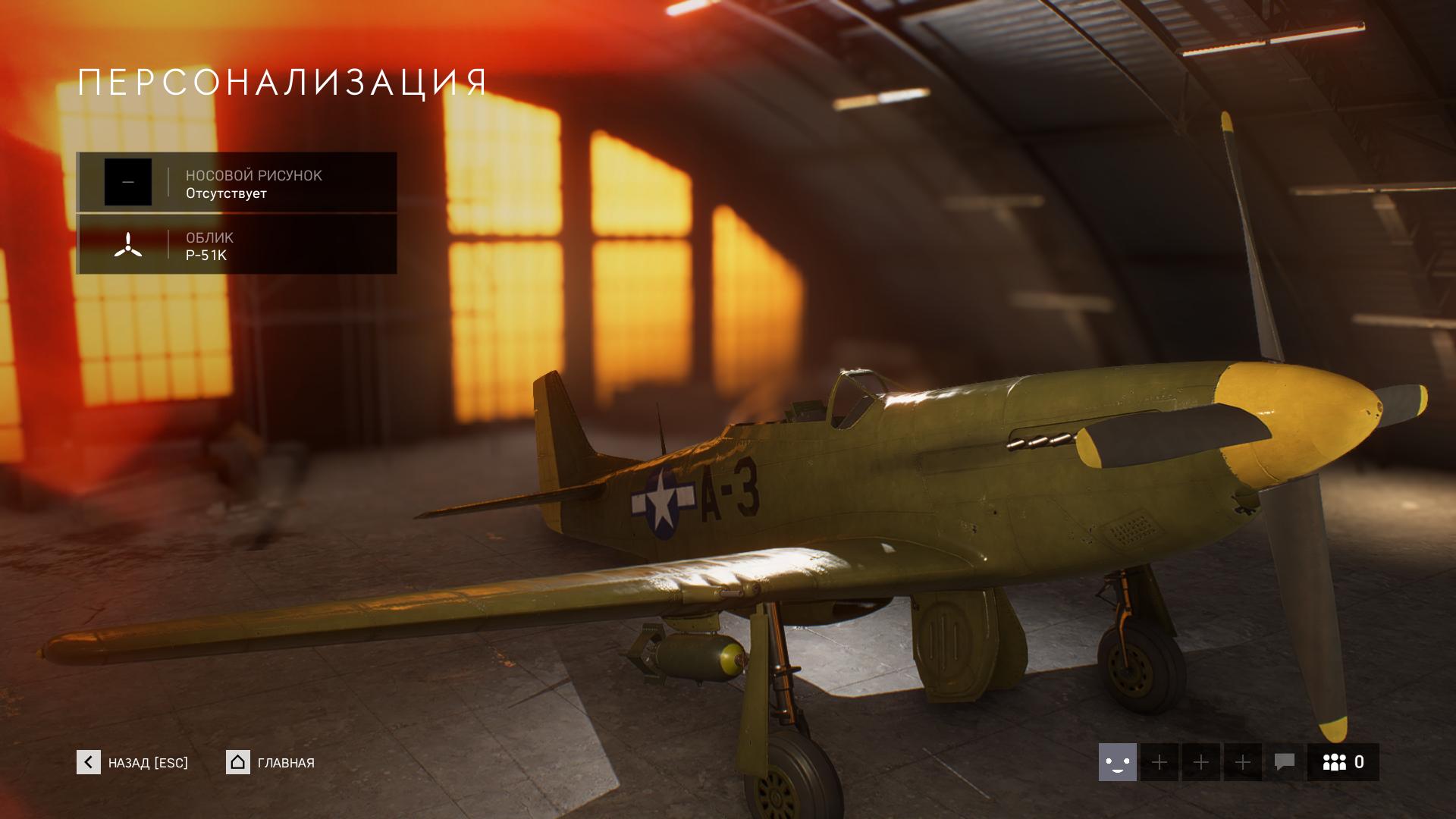Open the Носовой рисунок customization row
Screen dimensions: 1456x819
[237, 183]
